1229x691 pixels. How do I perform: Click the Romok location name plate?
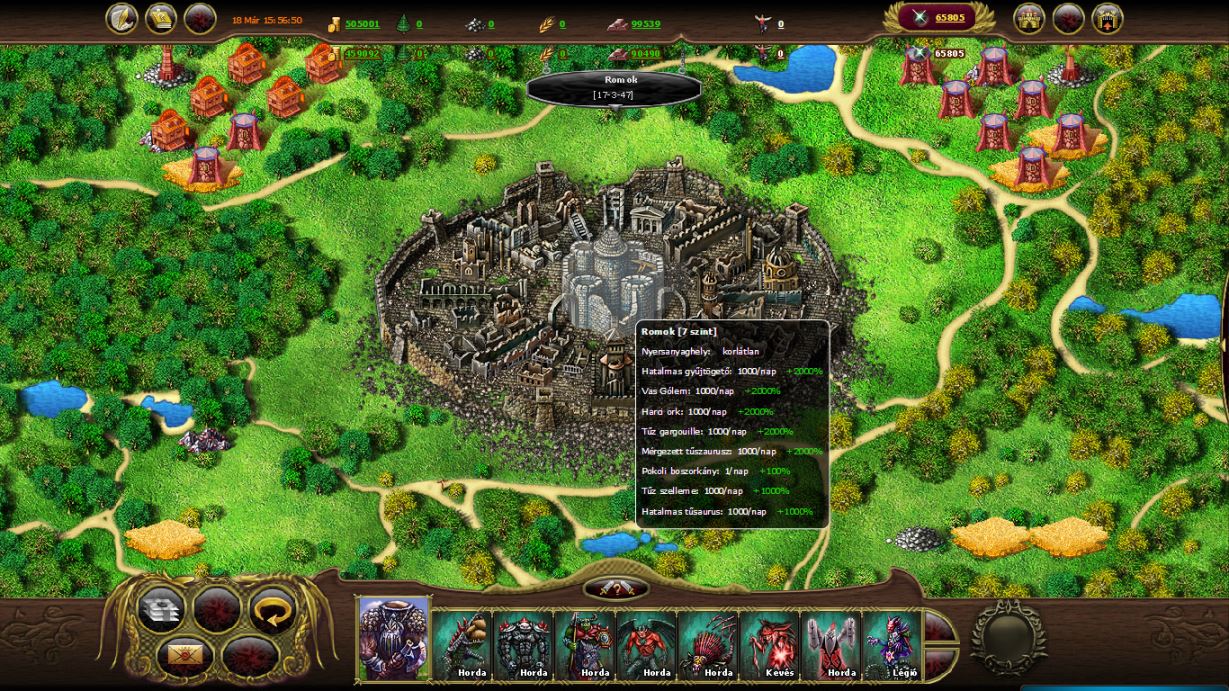coord(613,87)
